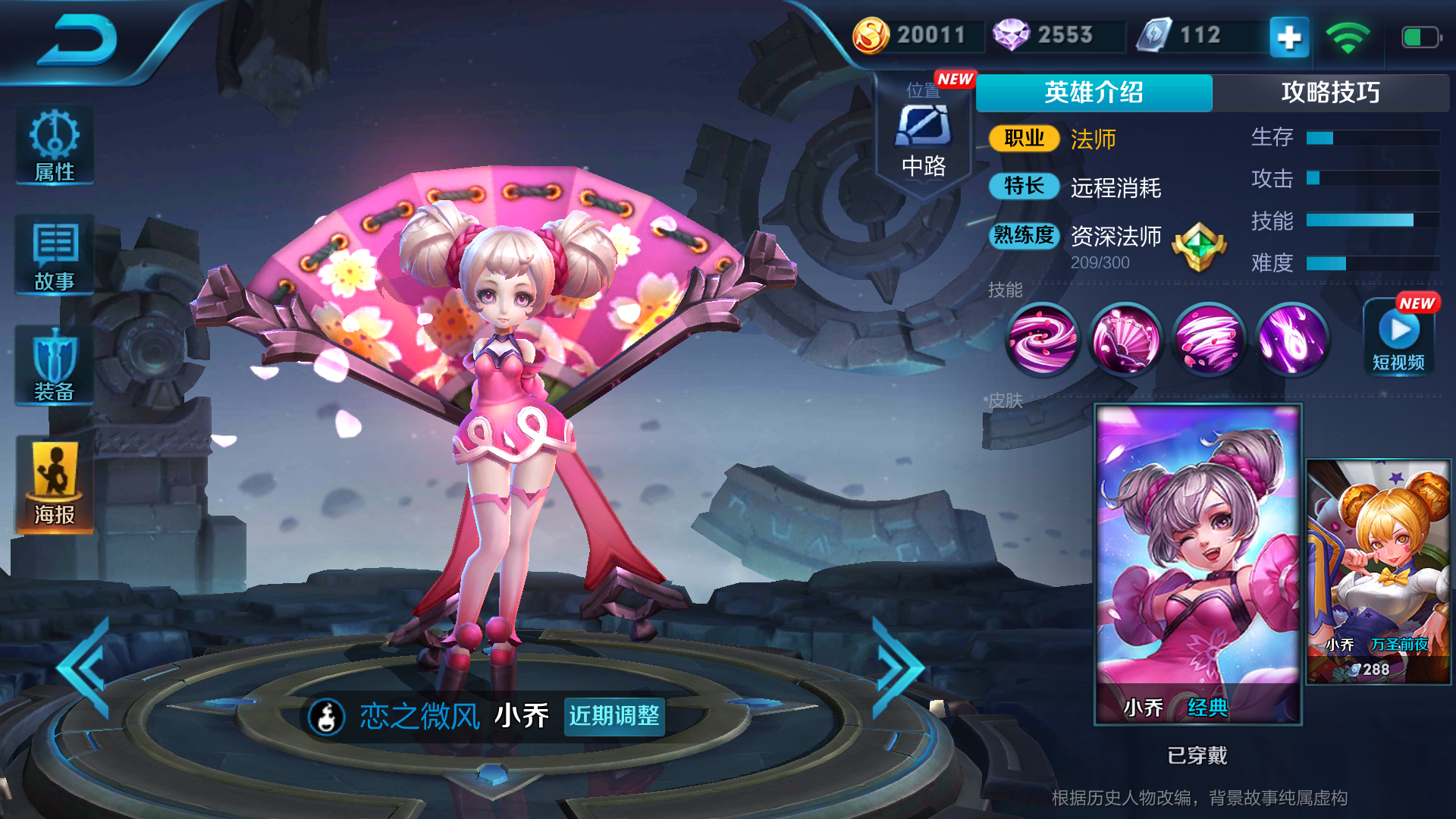Image resolution: width=1456 pixels, height=819 pixels.
Task: Play the 短视频 short video
Action: pos(1399,337)
